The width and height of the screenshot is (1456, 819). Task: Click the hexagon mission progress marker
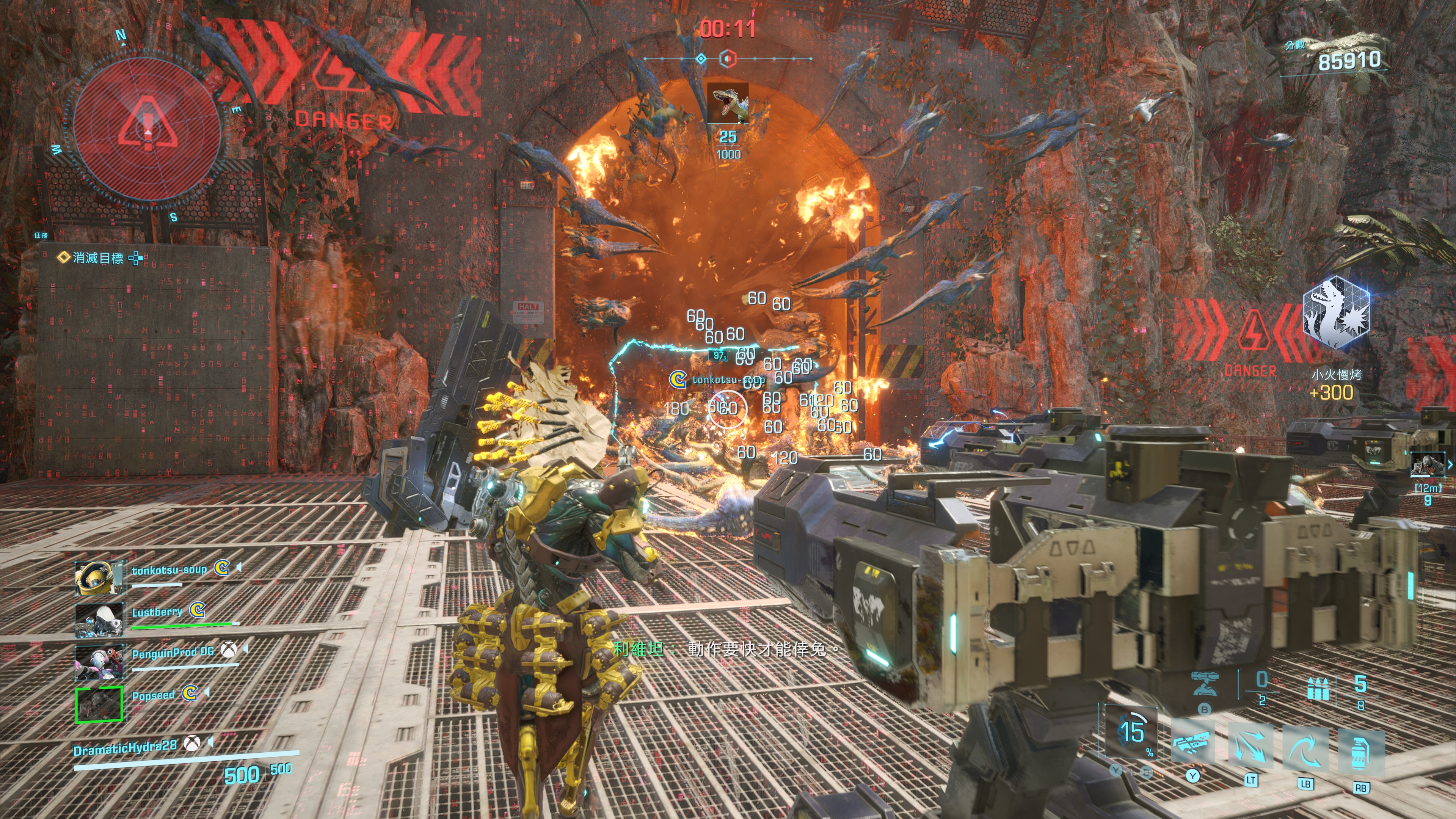(x=728, y=58)
